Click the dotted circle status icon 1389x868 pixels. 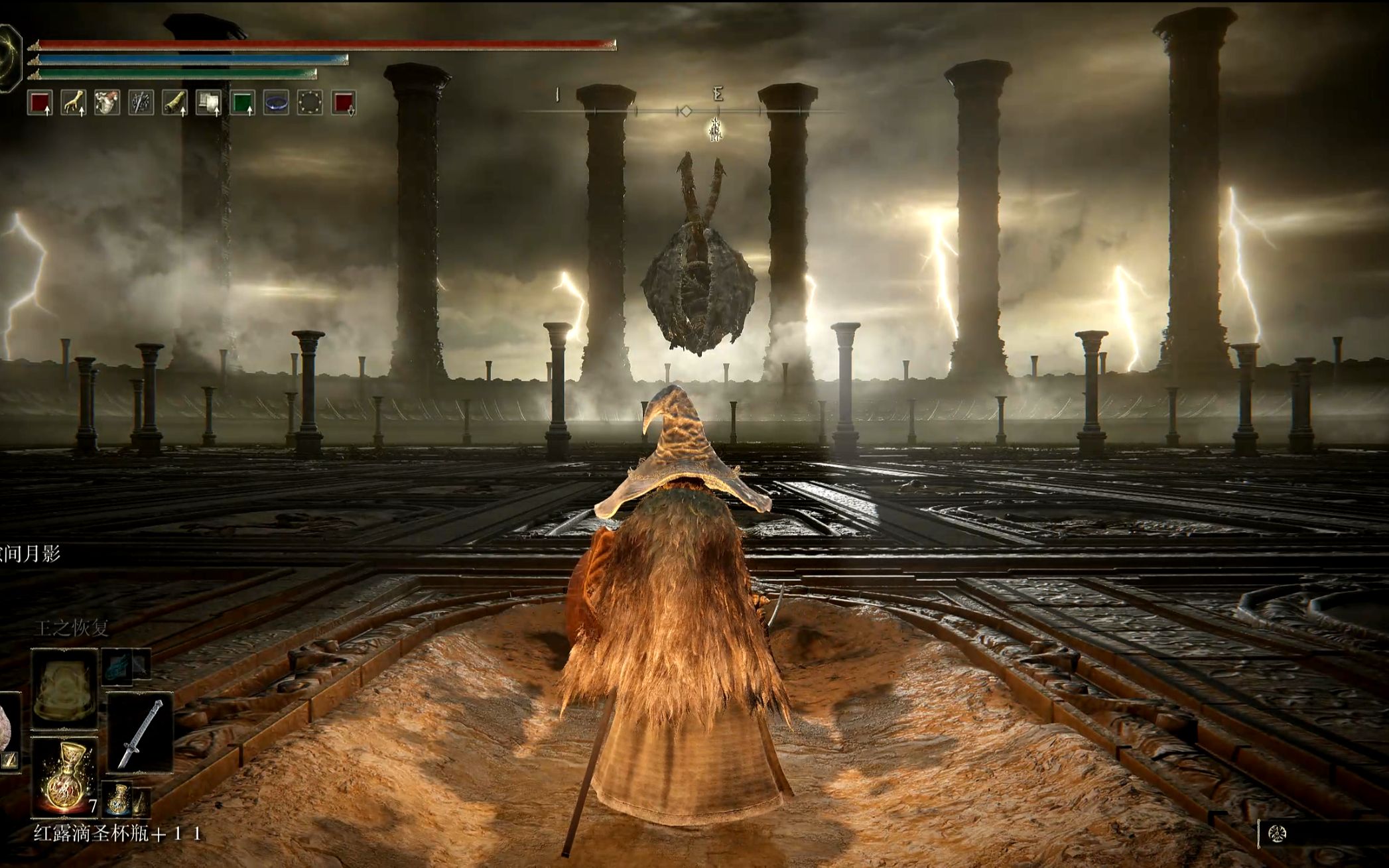tap(310, 103)
